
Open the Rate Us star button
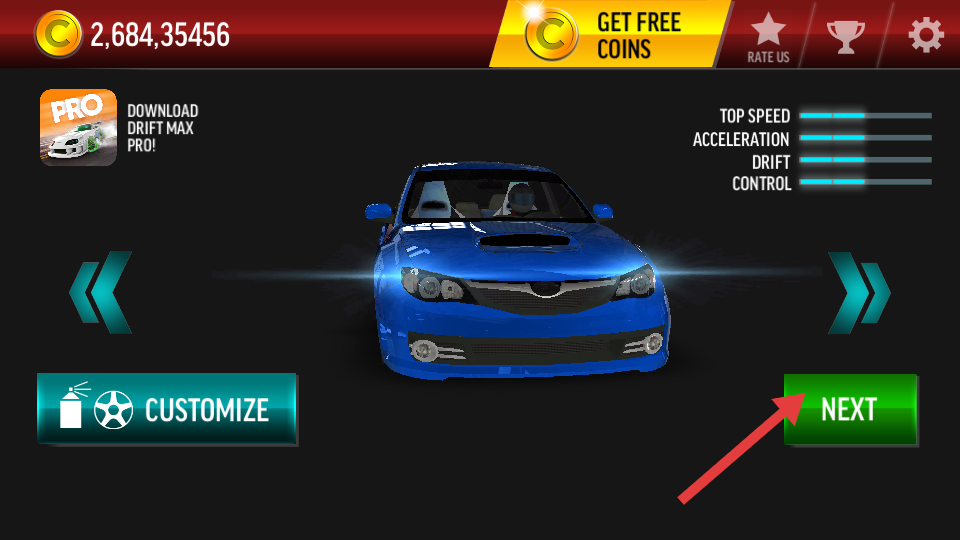(768, 36)
